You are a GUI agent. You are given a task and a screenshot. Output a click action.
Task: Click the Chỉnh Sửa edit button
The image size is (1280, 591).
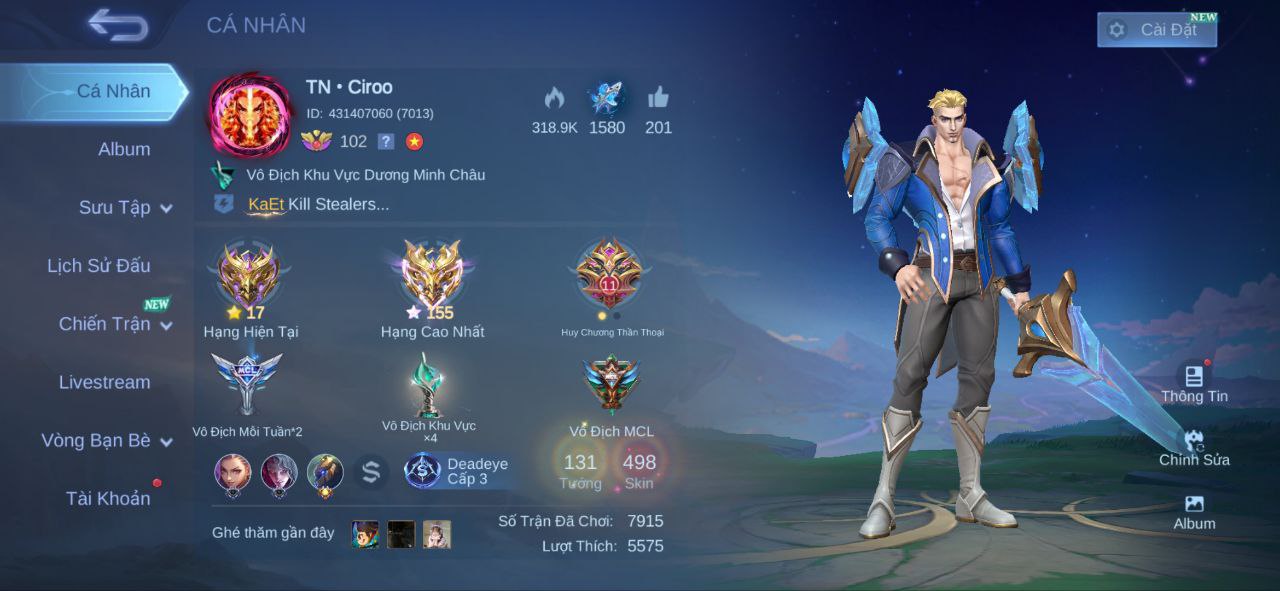tap(1194, 447)
